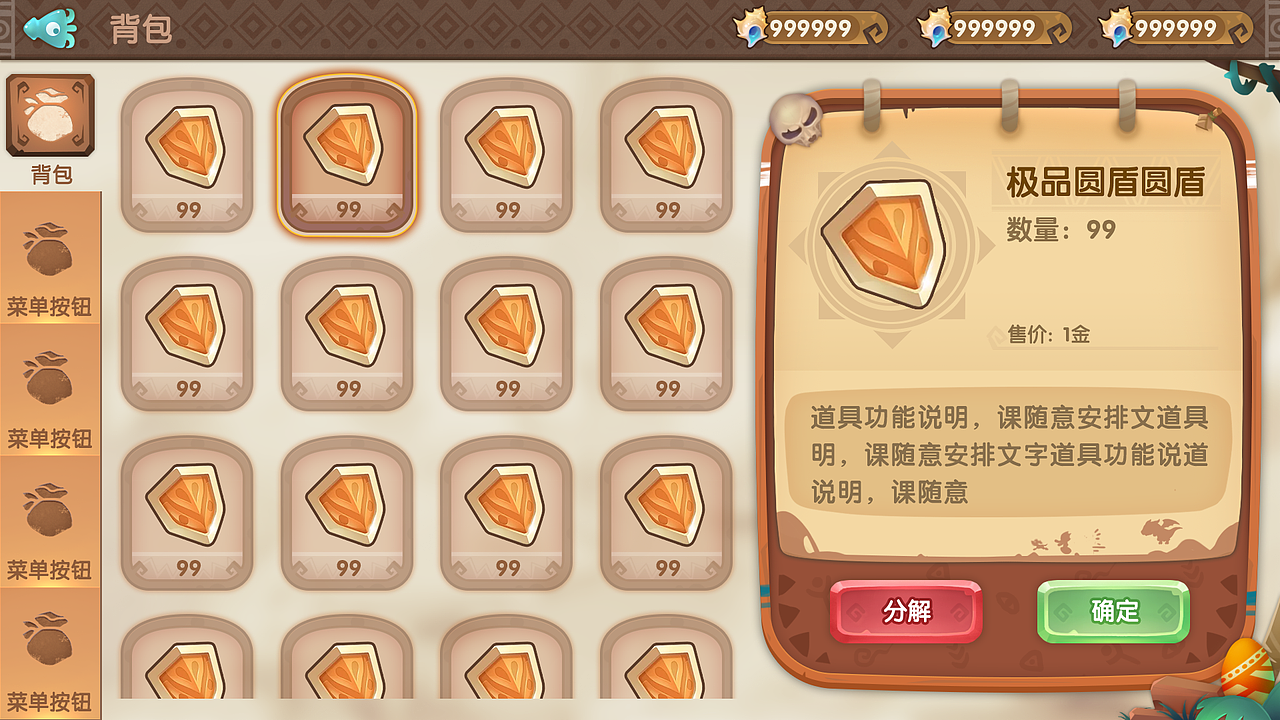The height and width of the screenshot is (720, 1280).
Task: Click the first 菜单按钮 pouch icon
Action: click(x=50, y=253)
